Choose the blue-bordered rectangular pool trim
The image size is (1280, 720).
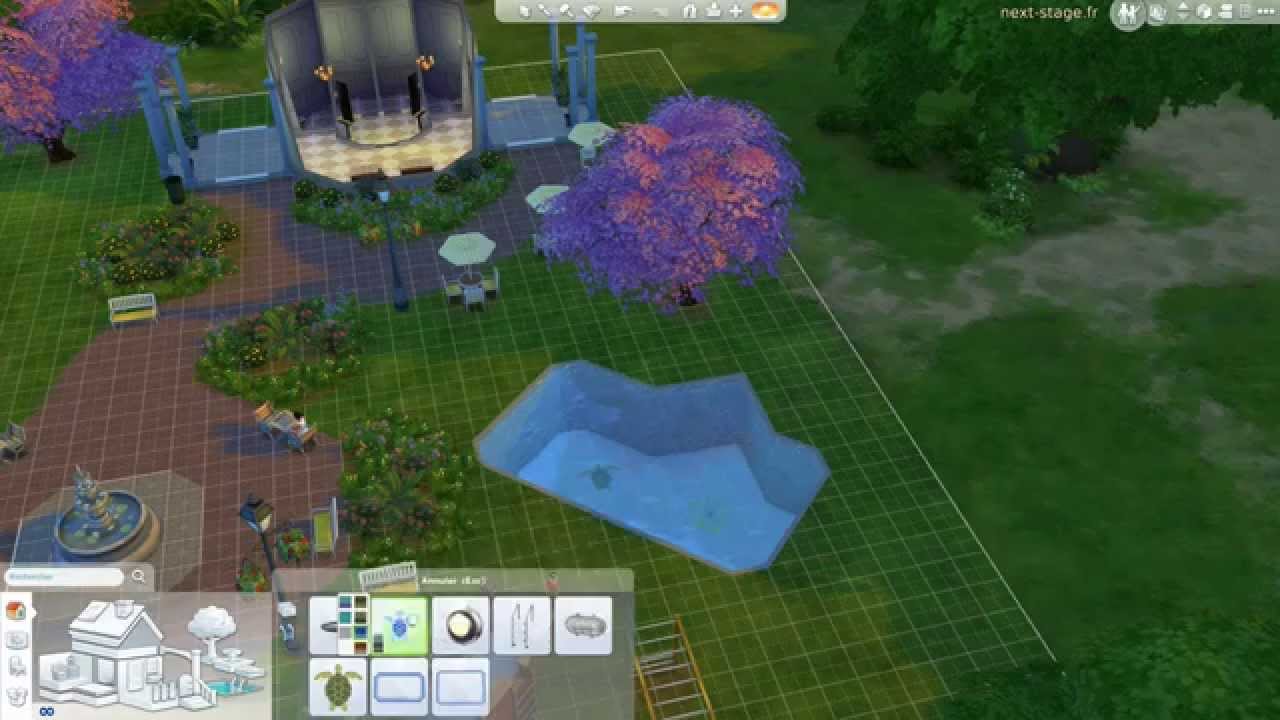point(399,687)
